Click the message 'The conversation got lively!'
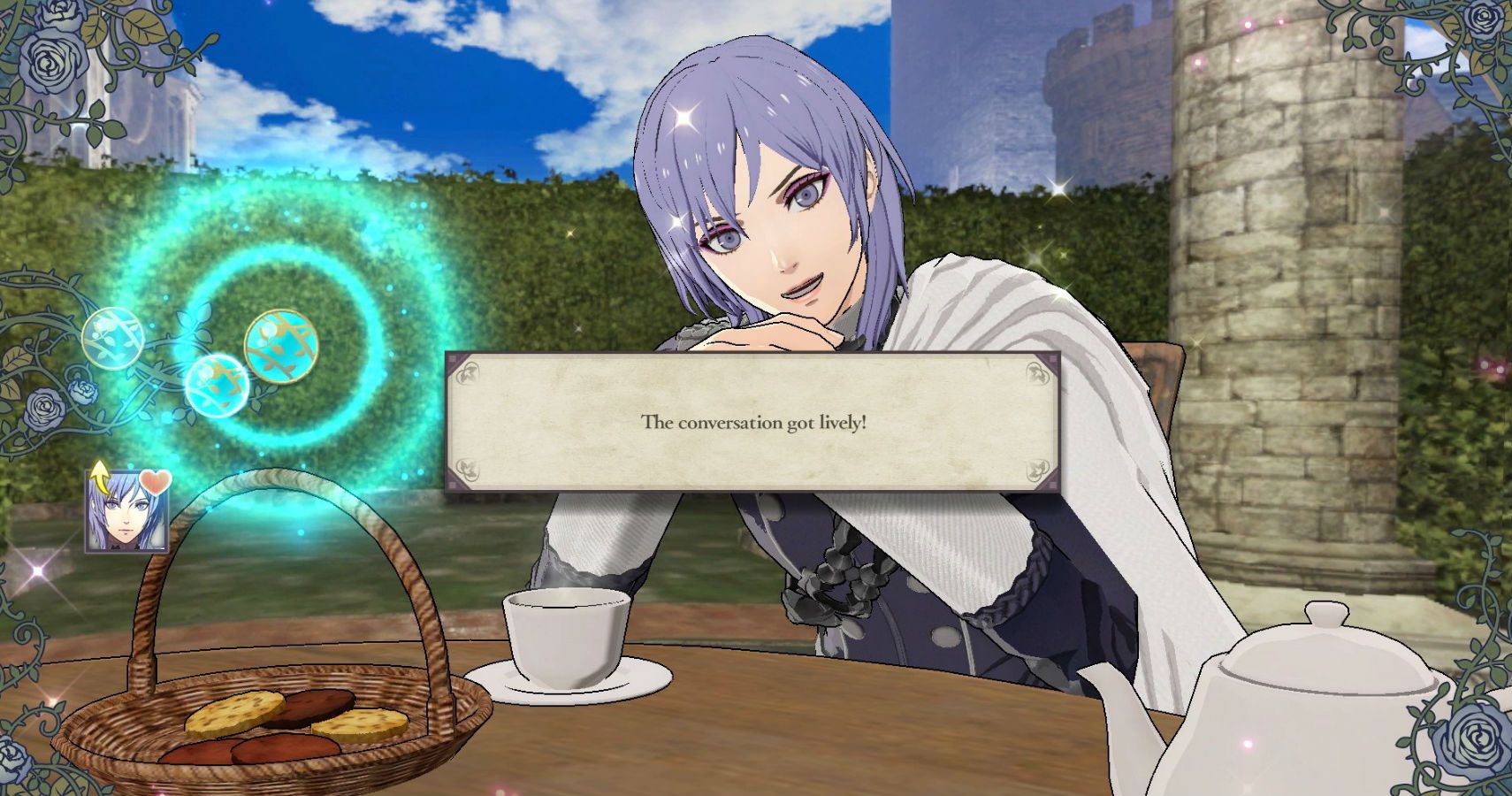This screenshot has height=796, width=1512. click(x=756, y=423)
